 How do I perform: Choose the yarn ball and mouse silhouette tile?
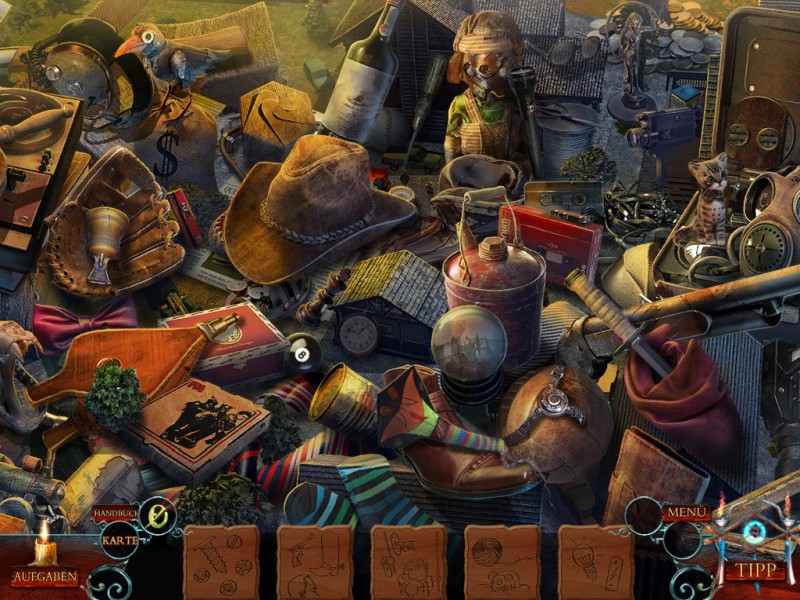coord(502,562)
